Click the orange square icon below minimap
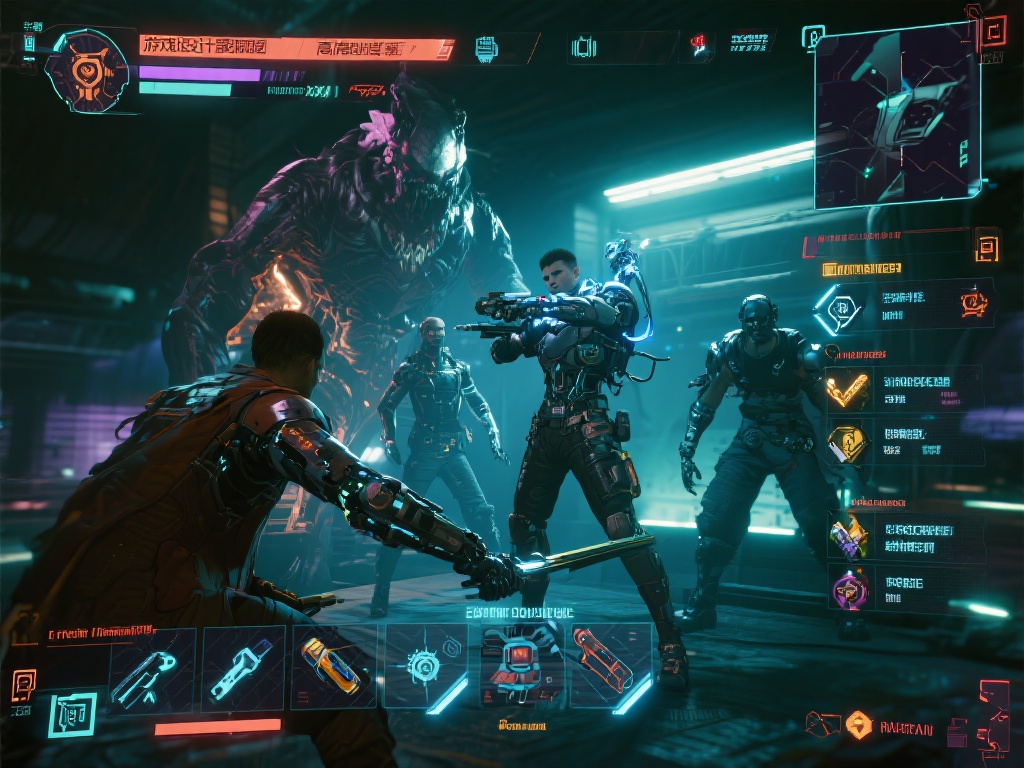This screenshot has height=768, width=1024. click(987, 245)
